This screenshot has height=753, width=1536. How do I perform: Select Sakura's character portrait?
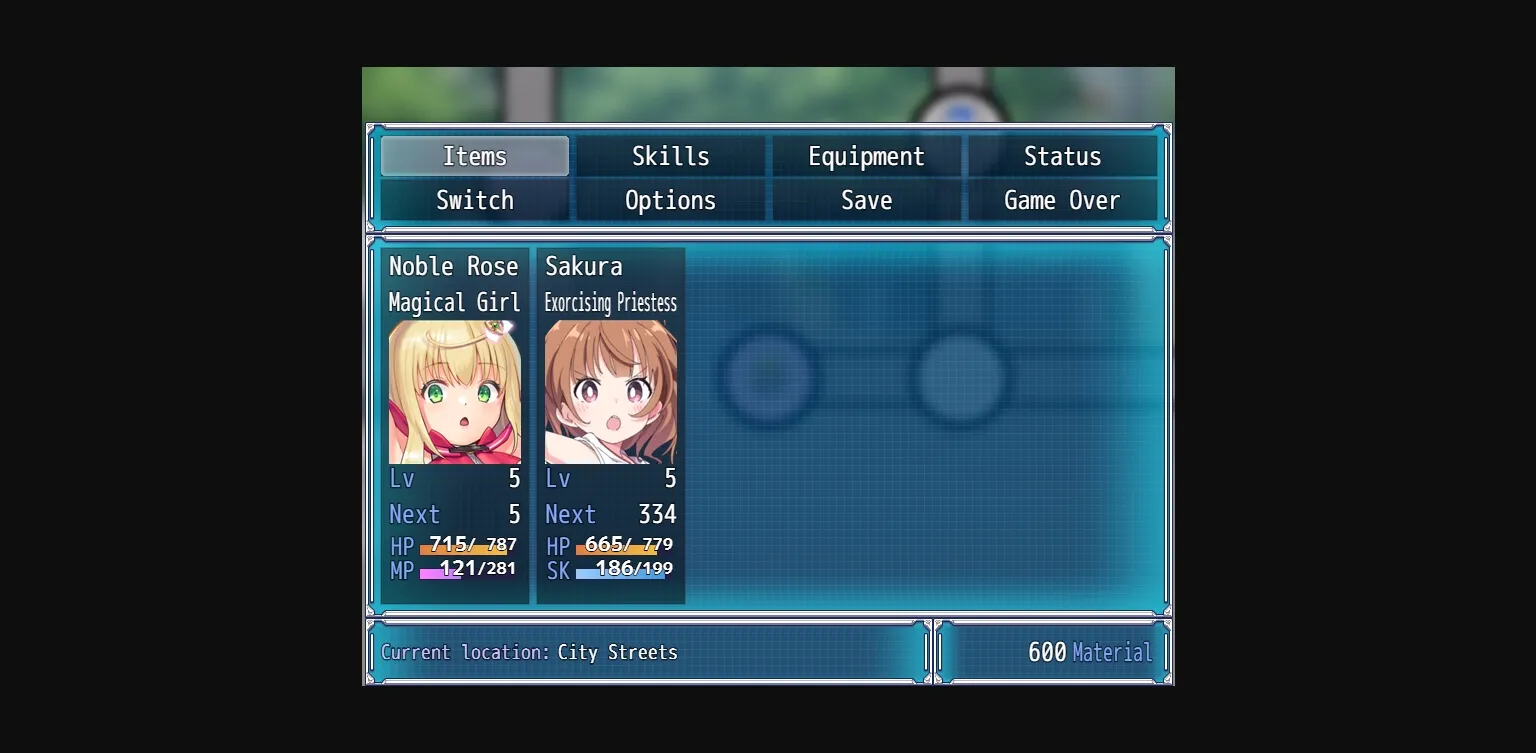(x=610, y=390)
